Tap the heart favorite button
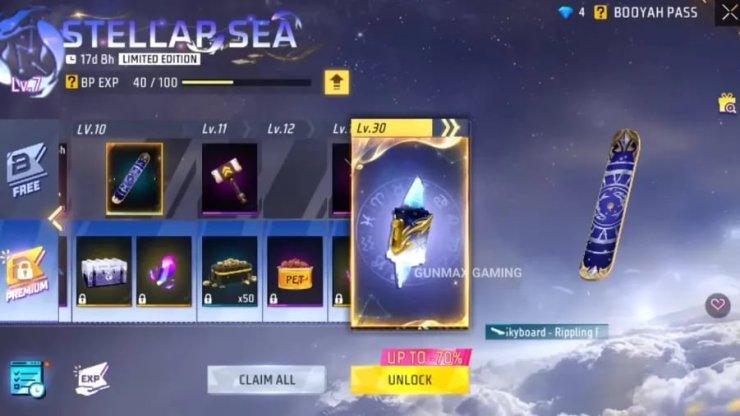This screenshot has height=416, width=740. [716, 305]
